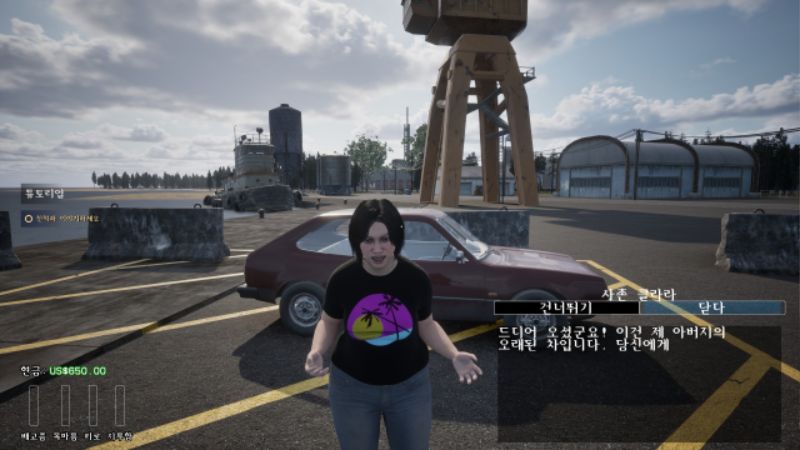Close the dialogue with the 닫다 button
The width and height of the screenshot is (800, 450).
click(711, 308)
